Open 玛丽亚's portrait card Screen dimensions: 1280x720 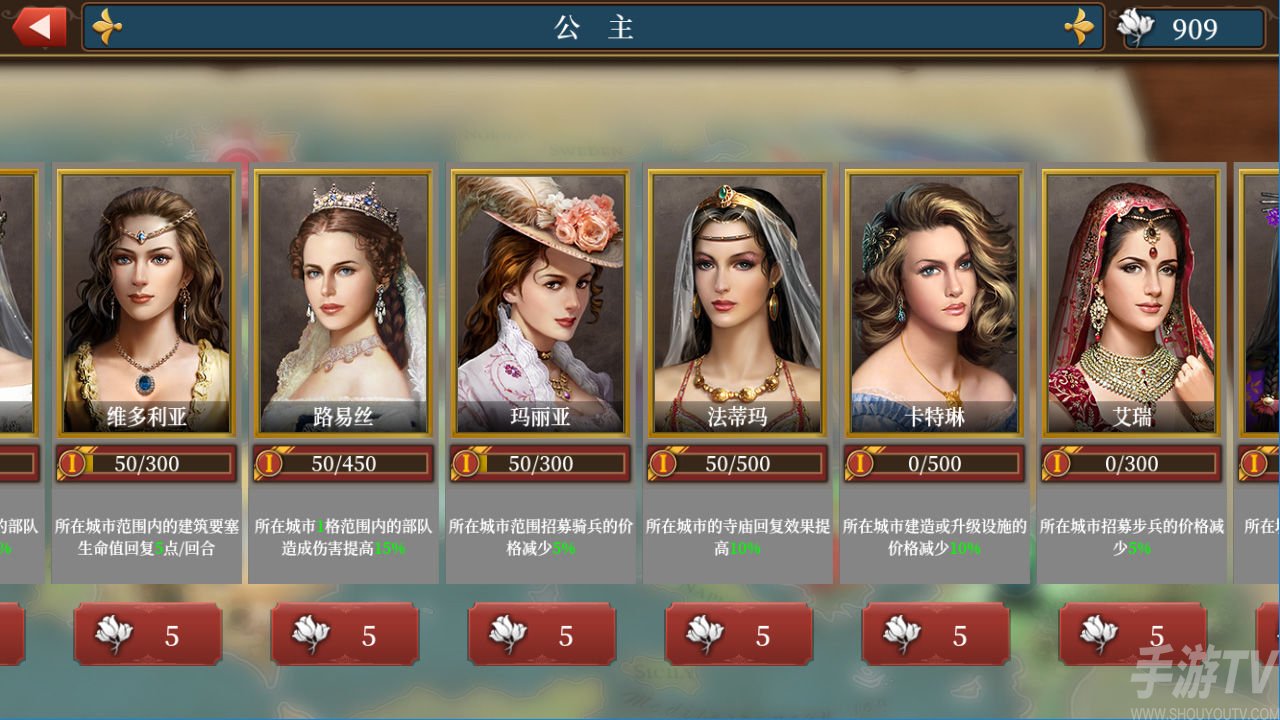point(541,295)
